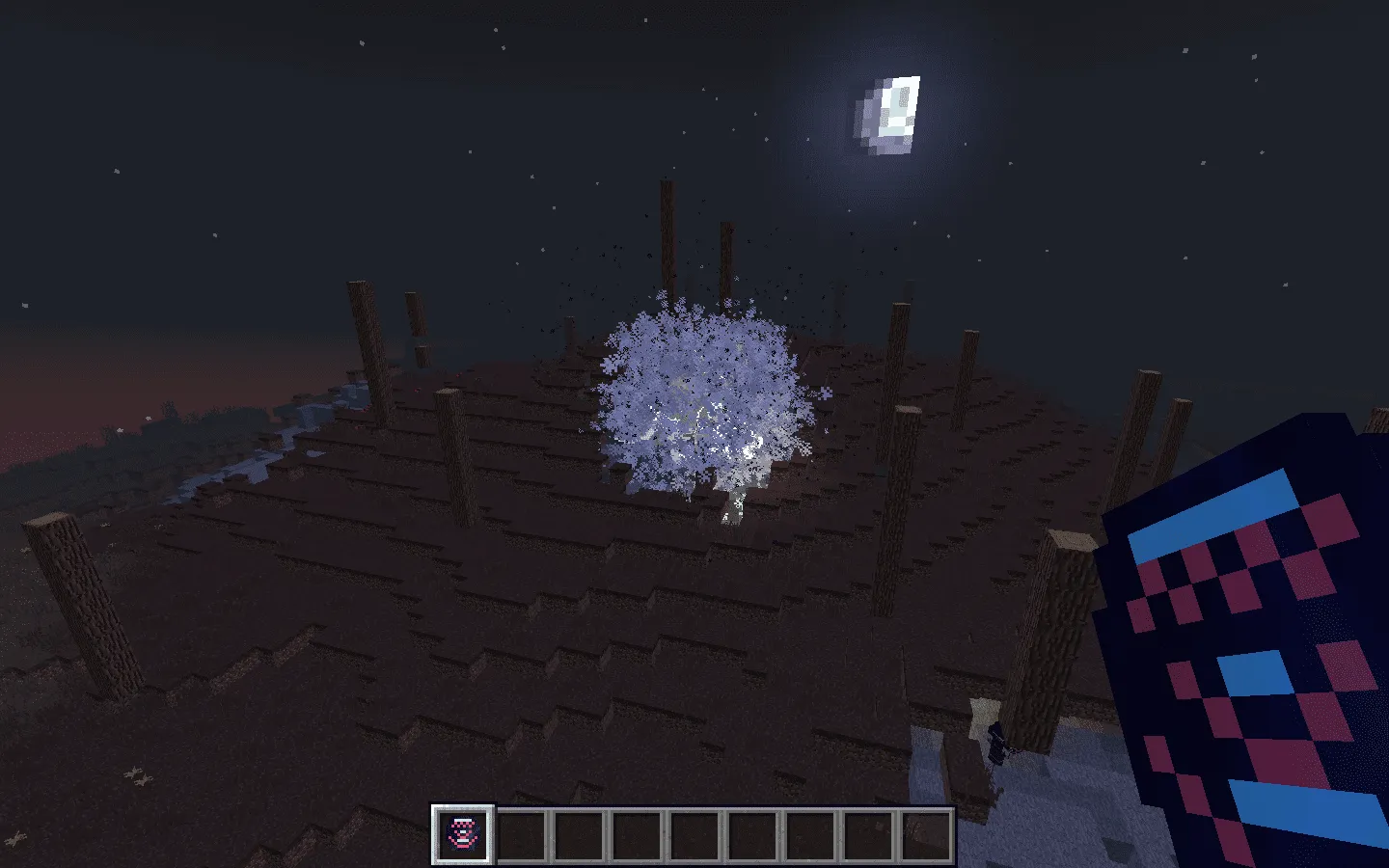1389x868 pixels.
Task: Select the pink mask item in slot one
Action: (461, 835)
